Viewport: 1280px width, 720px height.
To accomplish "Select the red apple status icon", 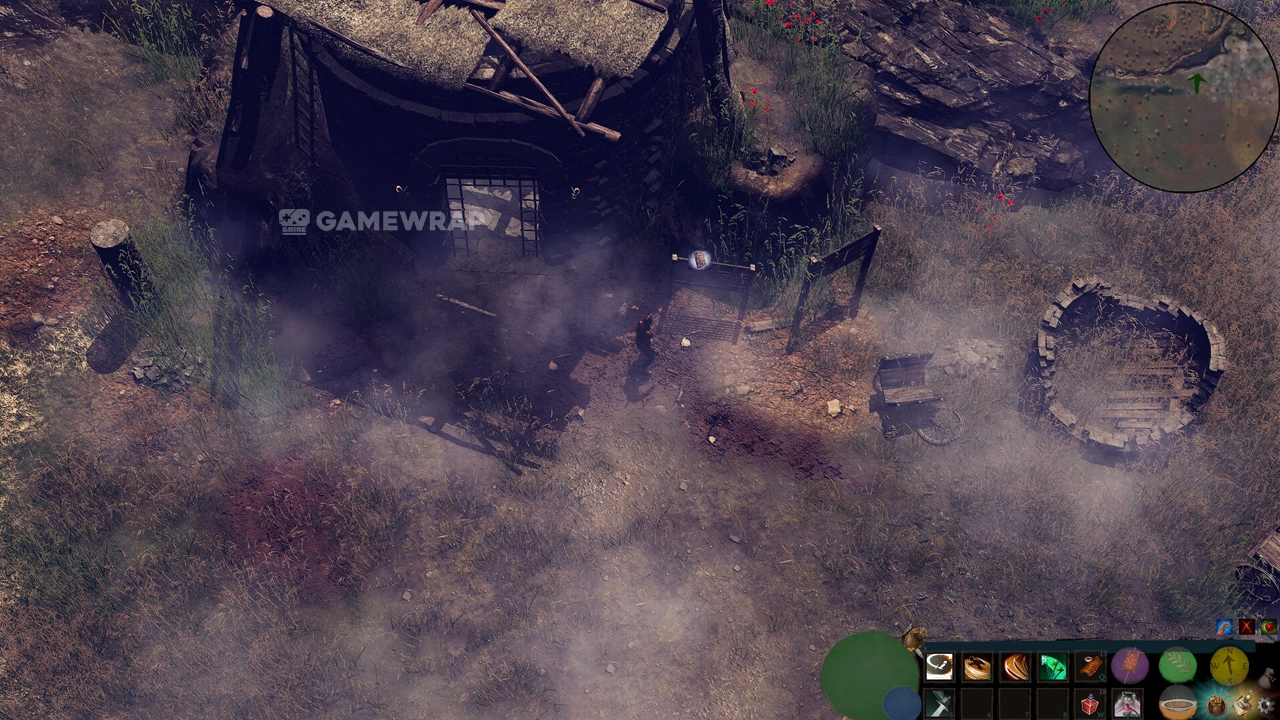I will tap(1268, 628).
